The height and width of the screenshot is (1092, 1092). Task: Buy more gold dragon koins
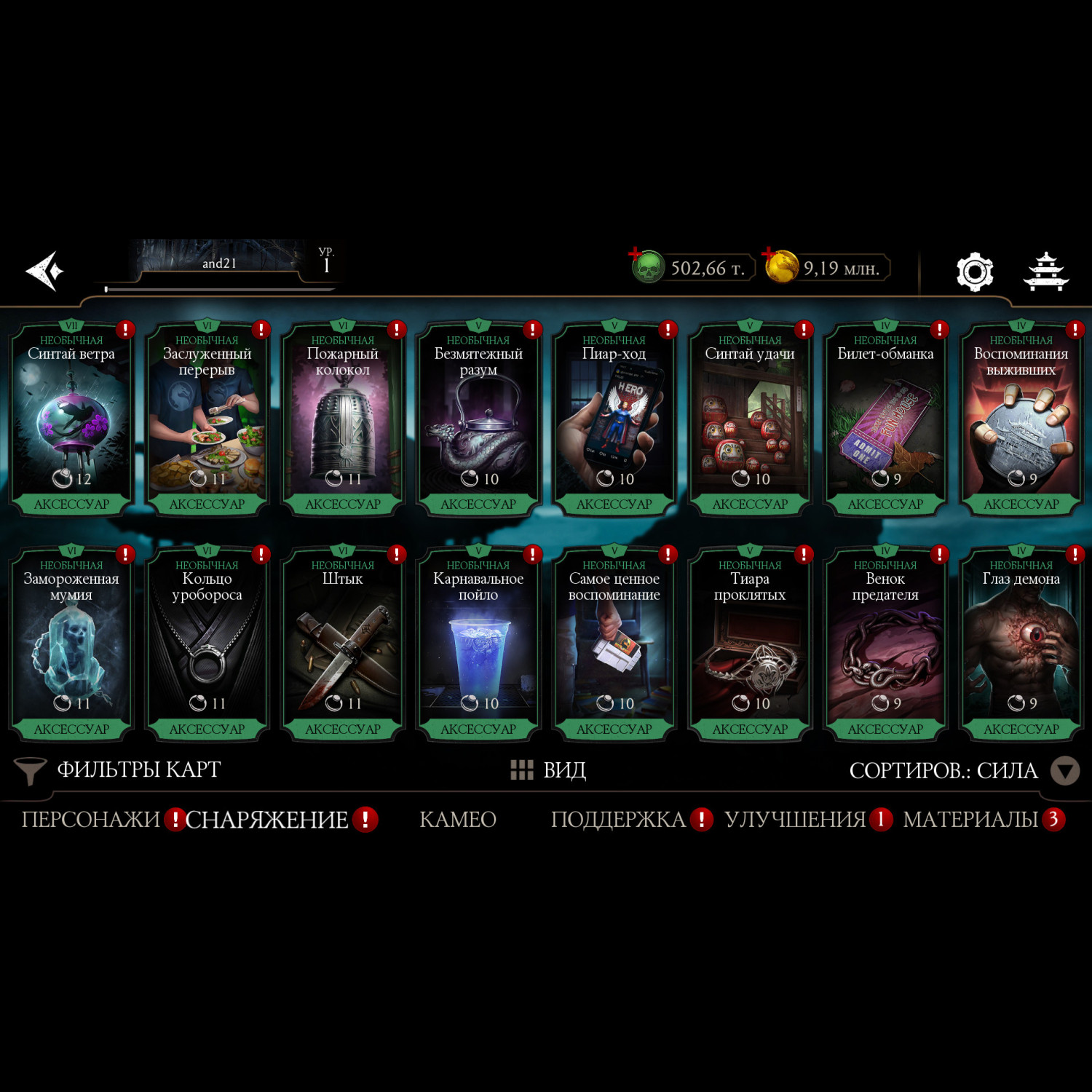tap(780, 266)
